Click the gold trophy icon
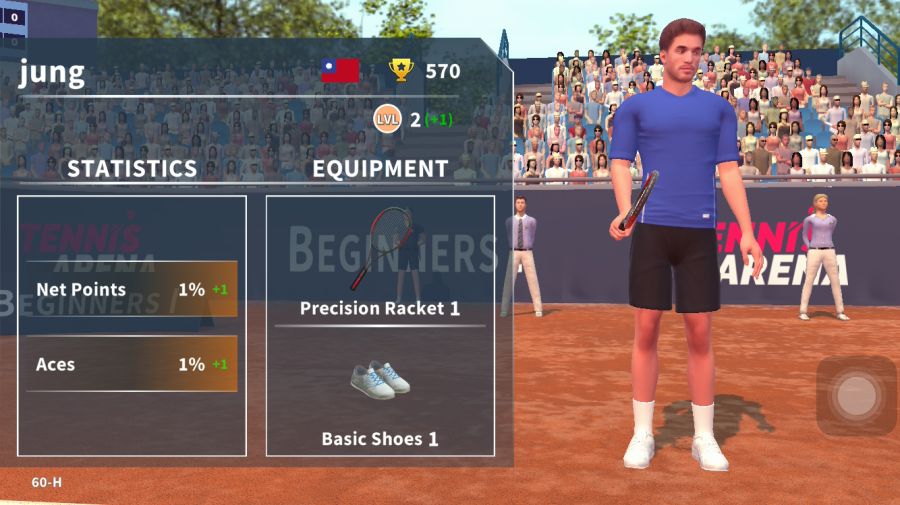The image size is (900, 505). 401,70
